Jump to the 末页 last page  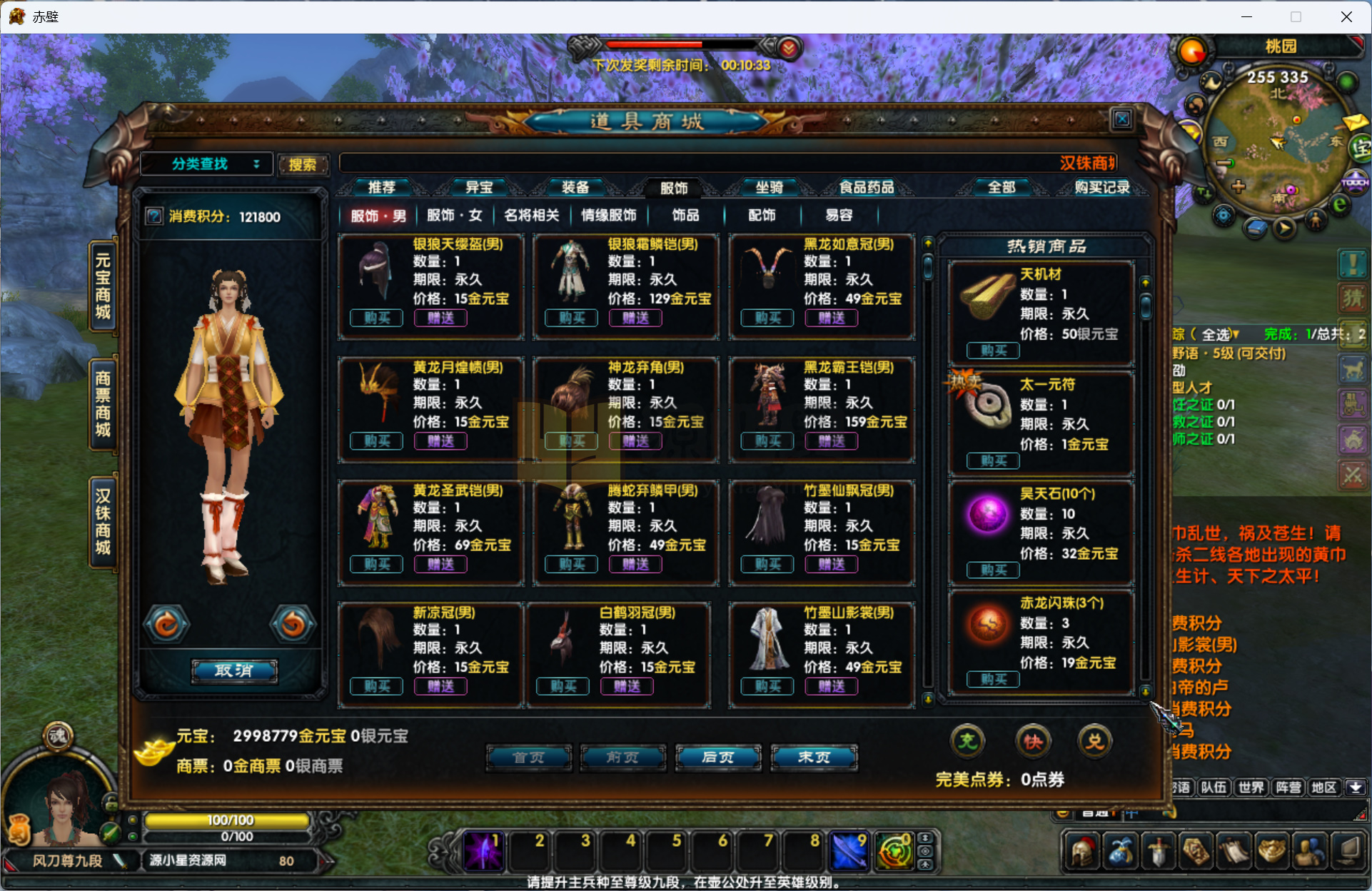[x=814, y=757]
